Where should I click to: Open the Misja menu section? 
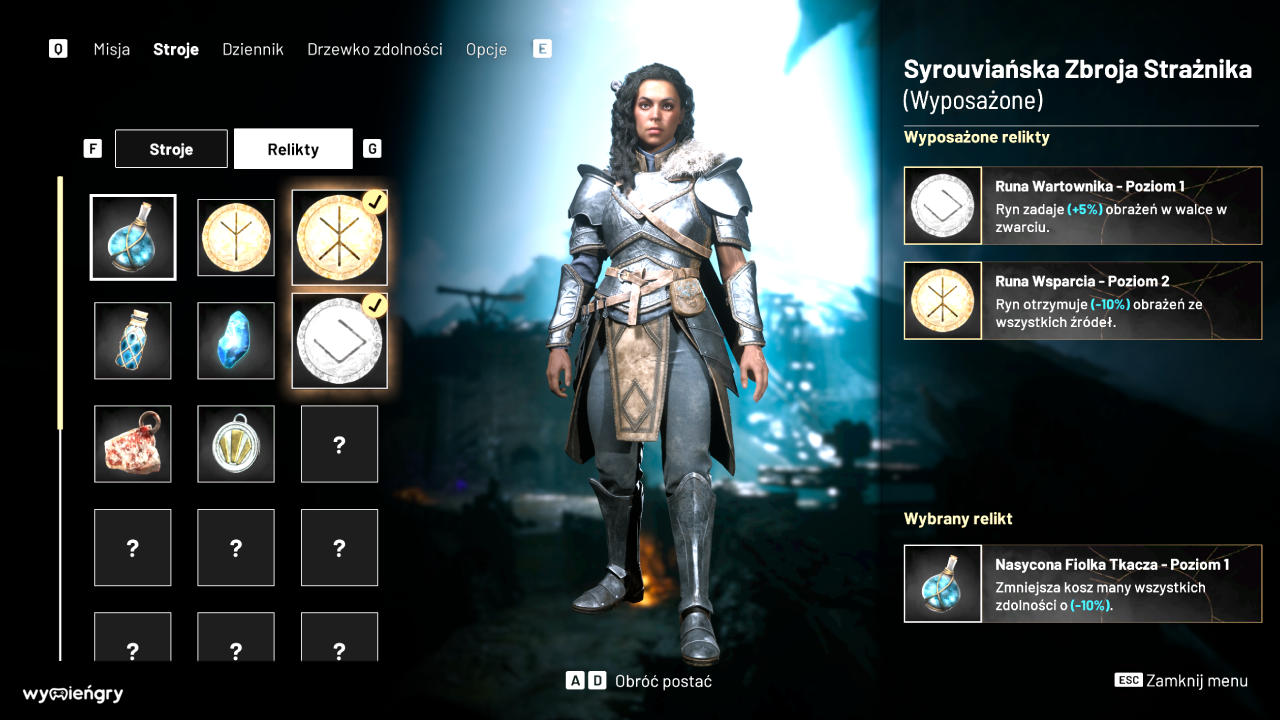[x=112, y=49]
